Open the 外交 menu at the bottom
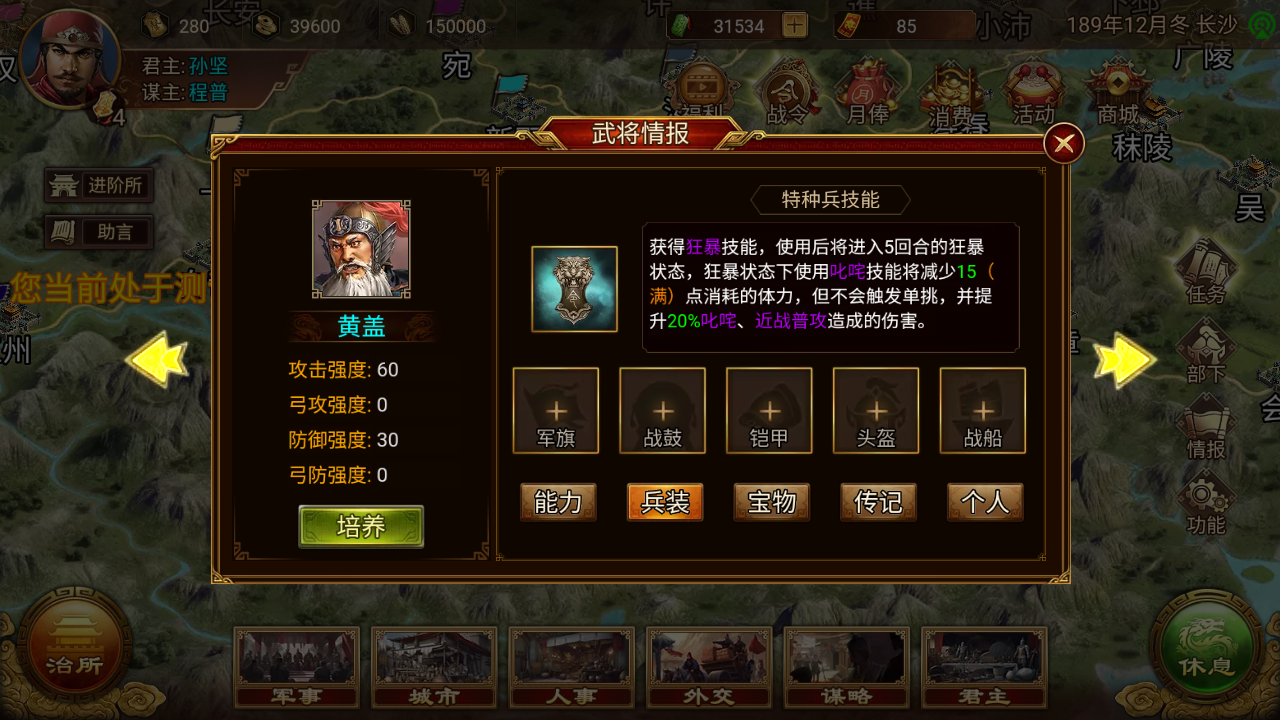 tap(709, 667)
